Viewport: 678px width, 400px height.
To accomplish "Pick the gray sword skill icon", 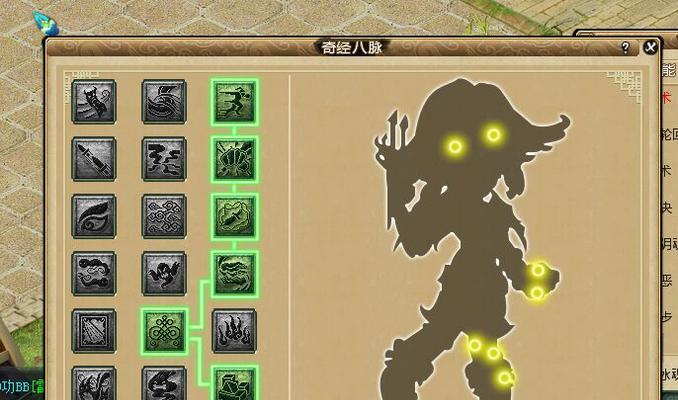I will tap(94, 158).
